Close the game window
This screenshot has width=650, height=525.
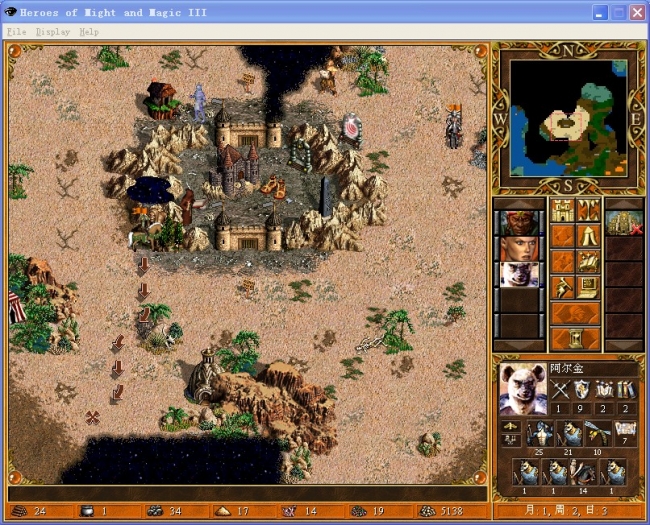coord(637,13)
